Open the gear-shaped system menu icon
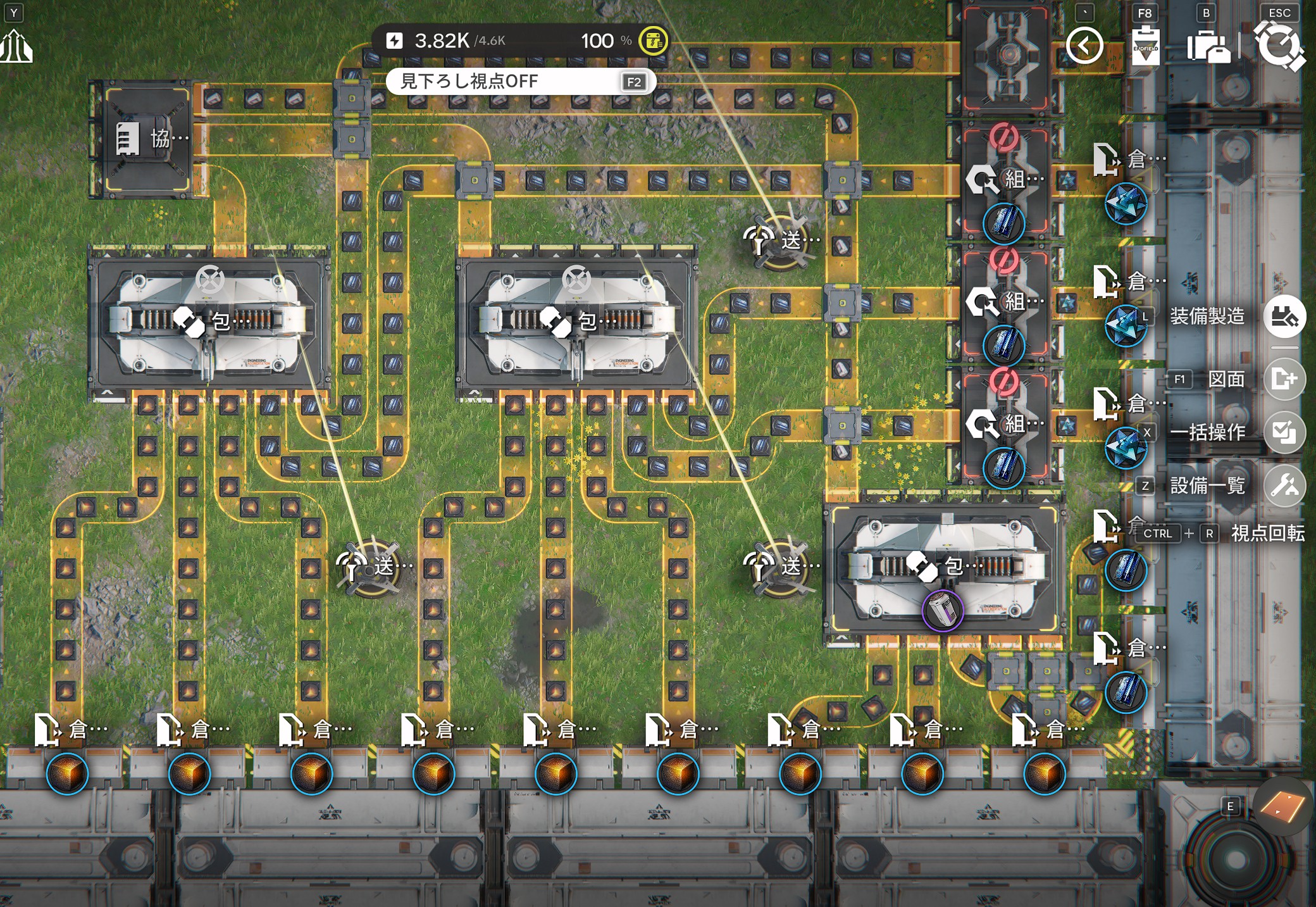 pyautogui.click(x=1279, y=46)
